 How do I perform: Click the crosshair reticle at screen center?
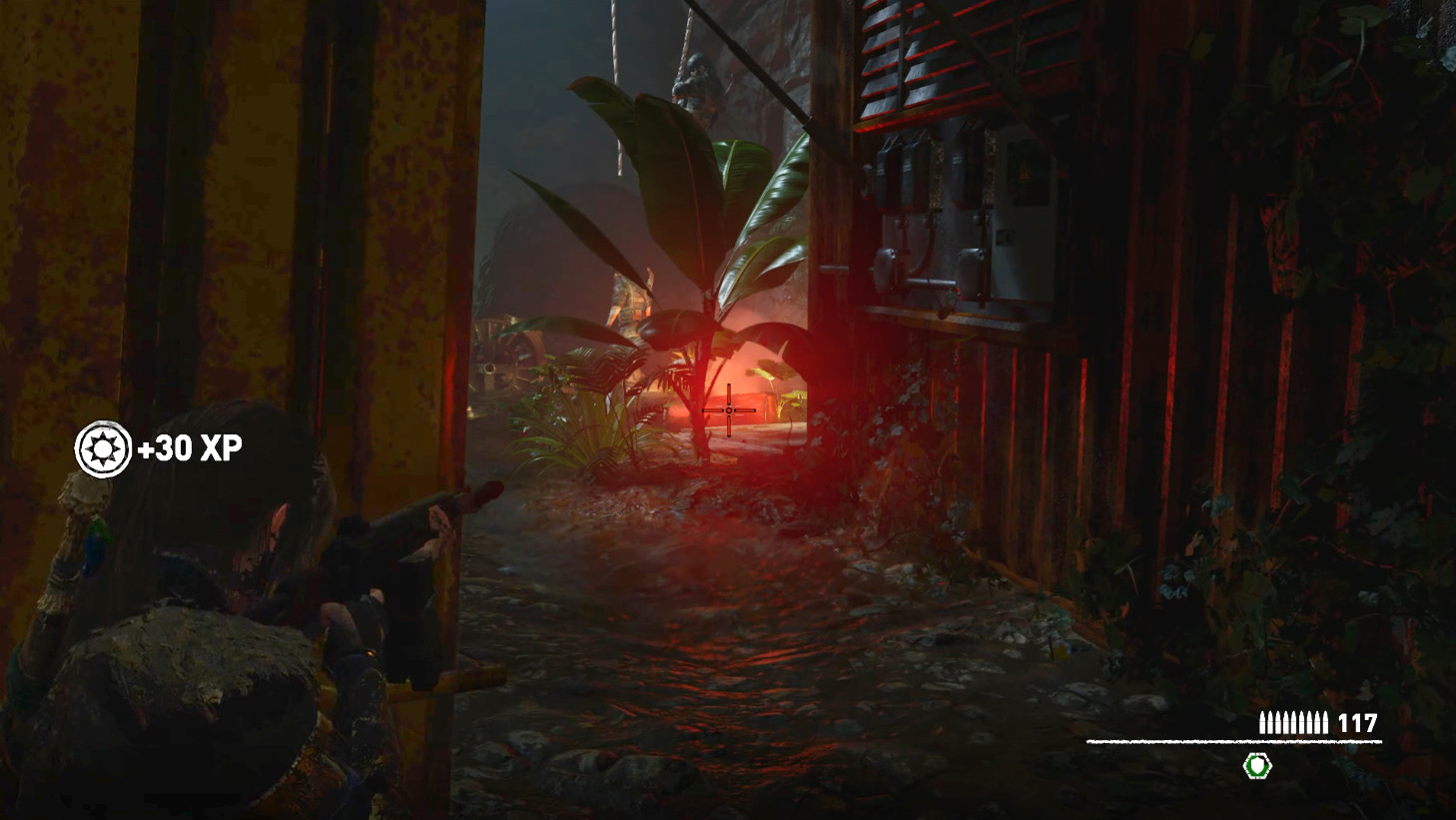(730, 410)
